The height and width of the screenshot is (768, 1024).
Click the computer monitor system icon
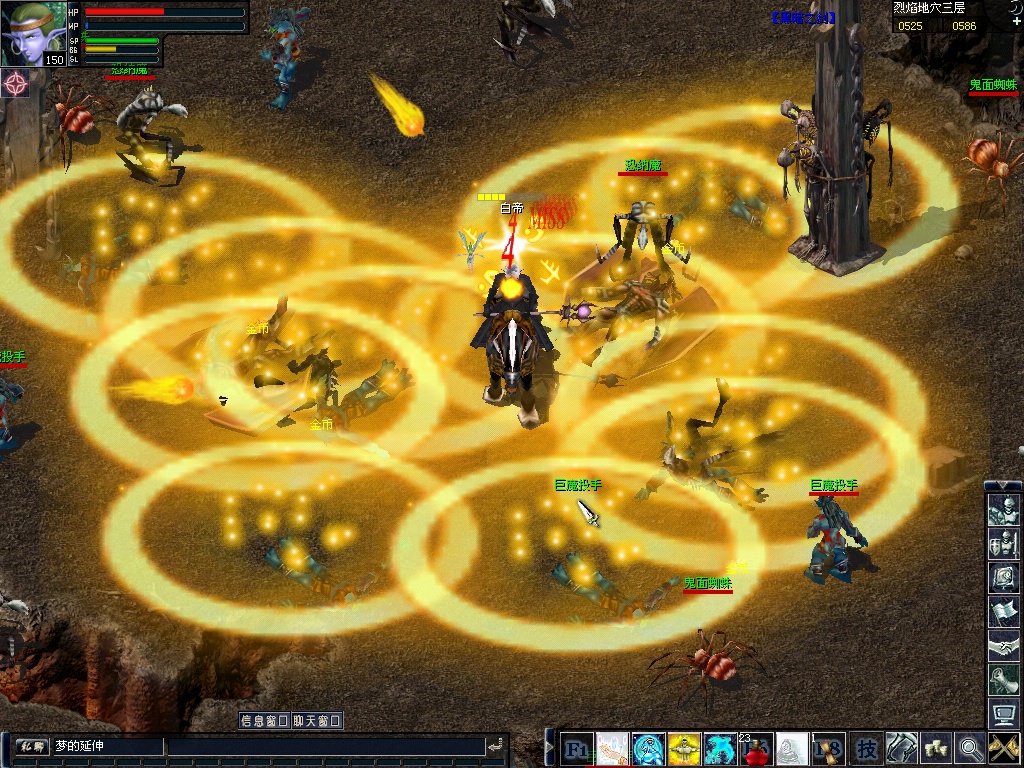pyautogui.click(x=1003, y=713)
